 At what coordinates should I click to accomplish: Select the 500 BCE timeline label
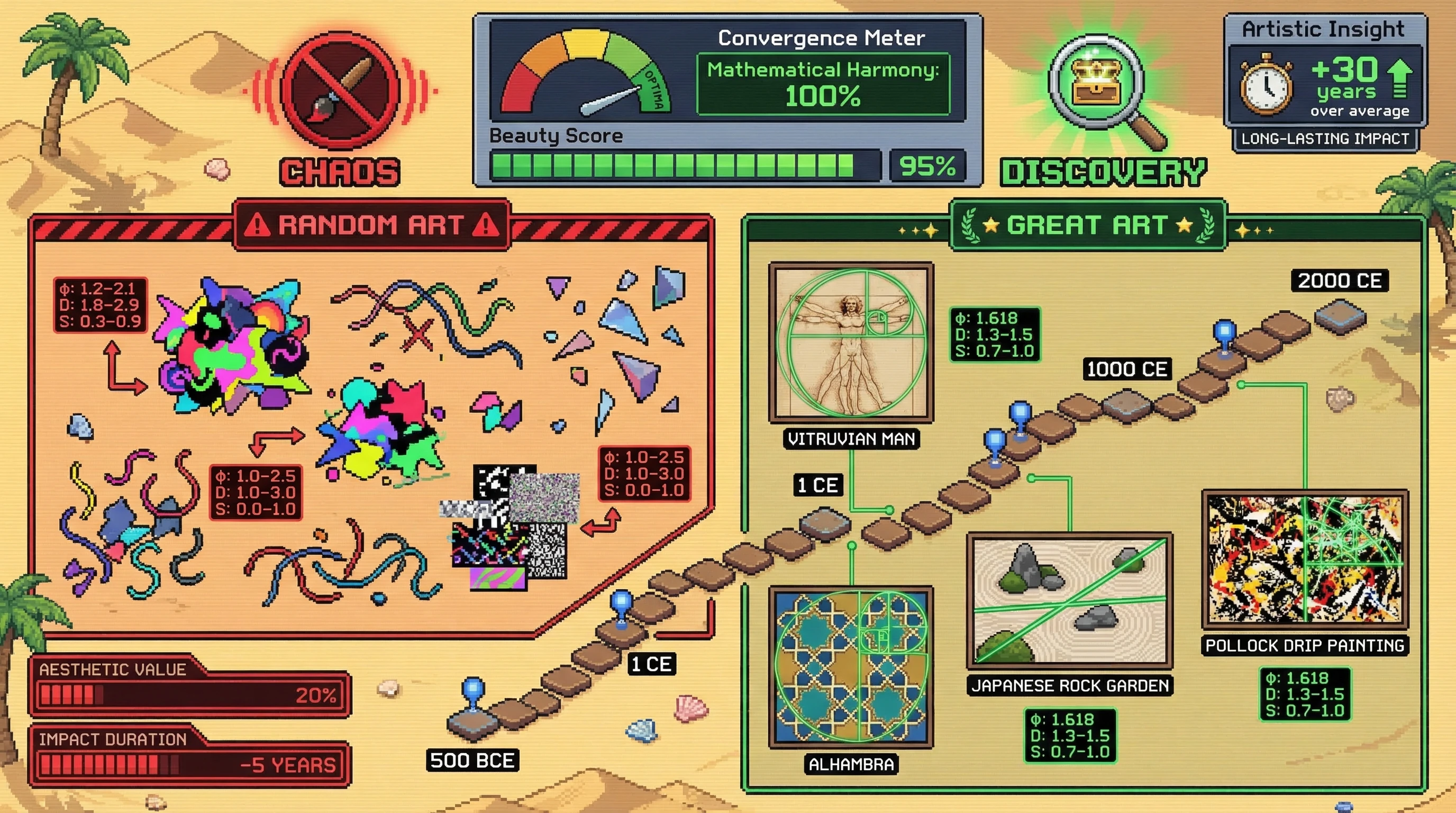tap(472, 761)
